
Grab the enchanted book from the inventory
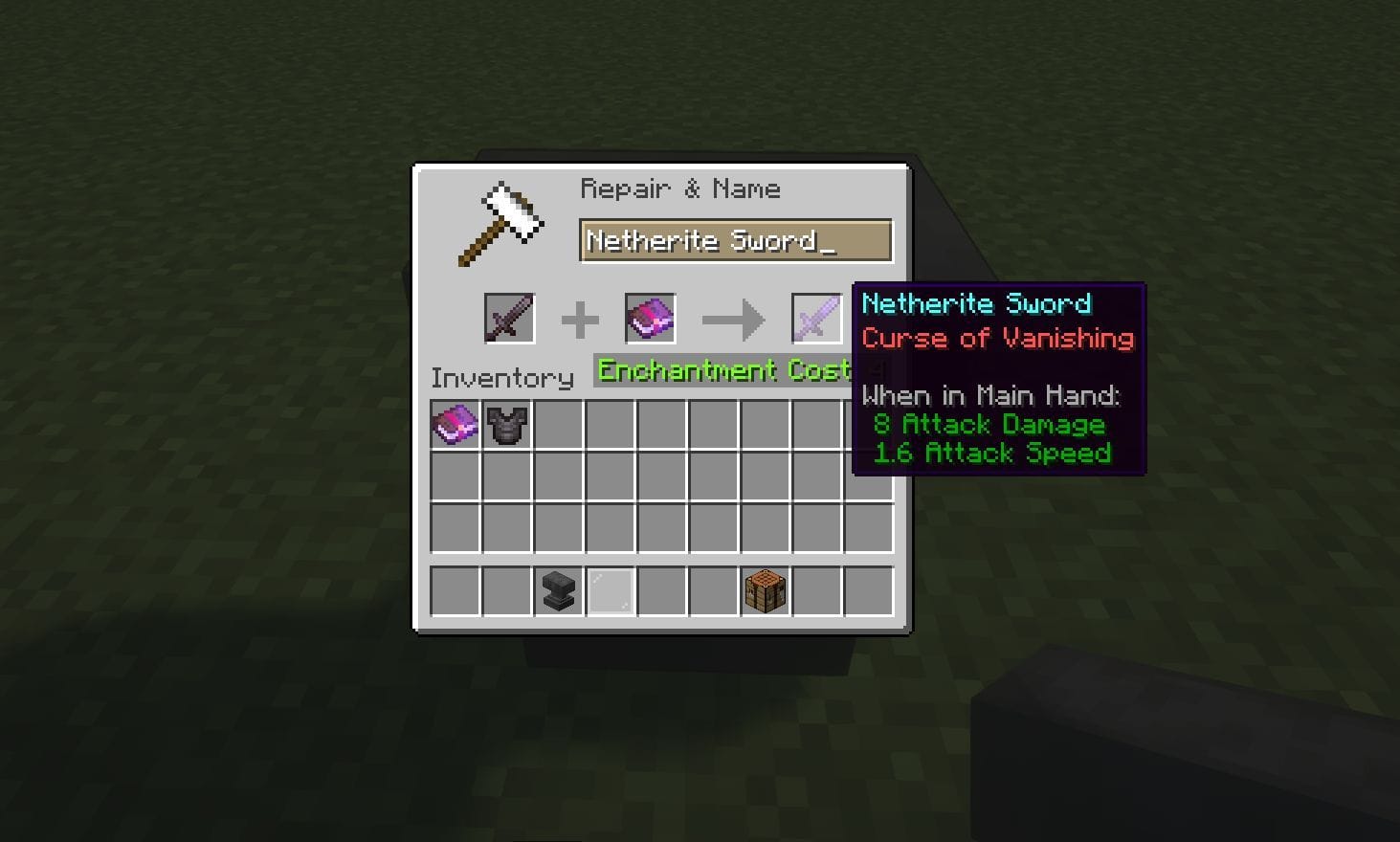[456, 424]
